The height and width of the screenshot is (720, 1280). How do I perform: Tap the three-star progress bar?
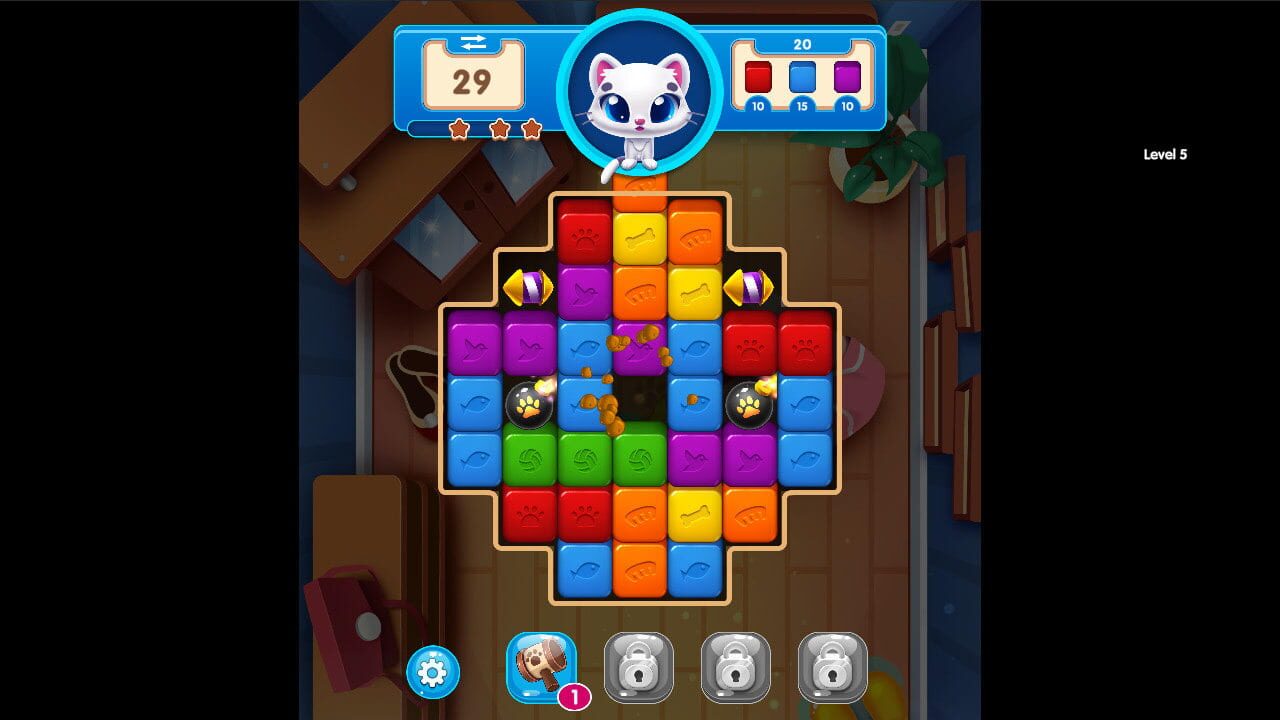pyautogui.click(x=497, y=129)
